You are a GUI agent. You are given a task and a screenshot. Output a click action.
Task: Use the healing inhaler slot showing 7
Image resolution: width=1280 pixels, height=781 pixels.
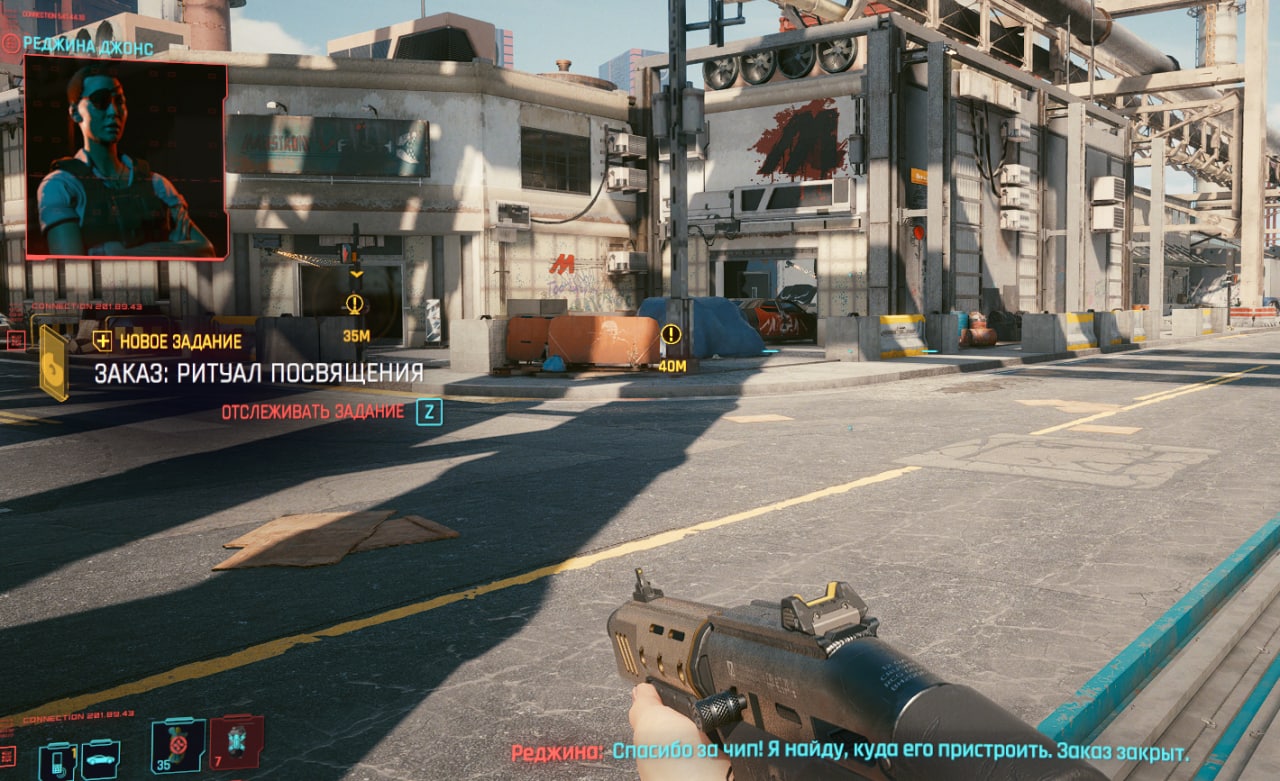click(236, 742)
